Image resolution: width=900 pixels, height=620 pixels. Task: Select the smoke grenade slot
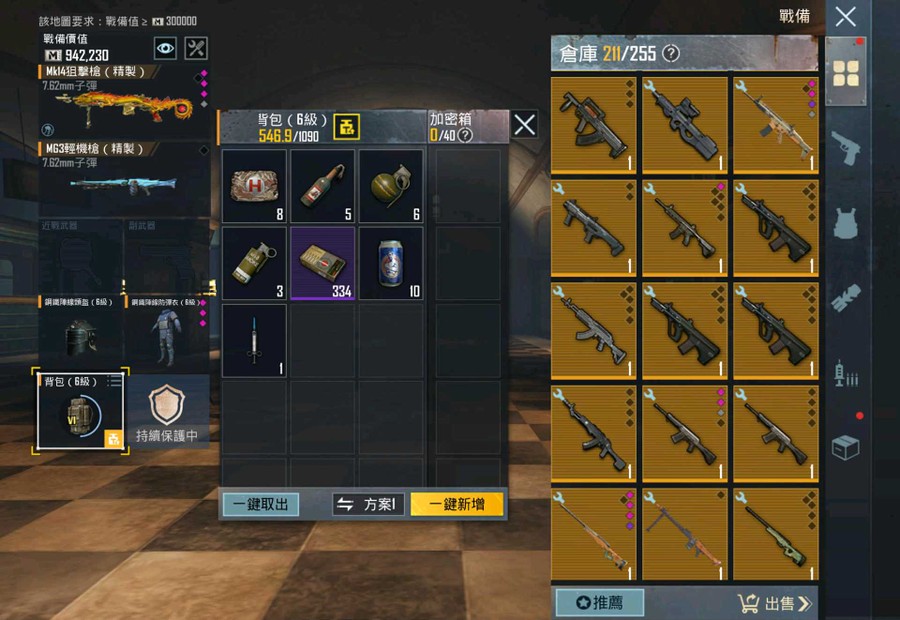click(254, 263)
